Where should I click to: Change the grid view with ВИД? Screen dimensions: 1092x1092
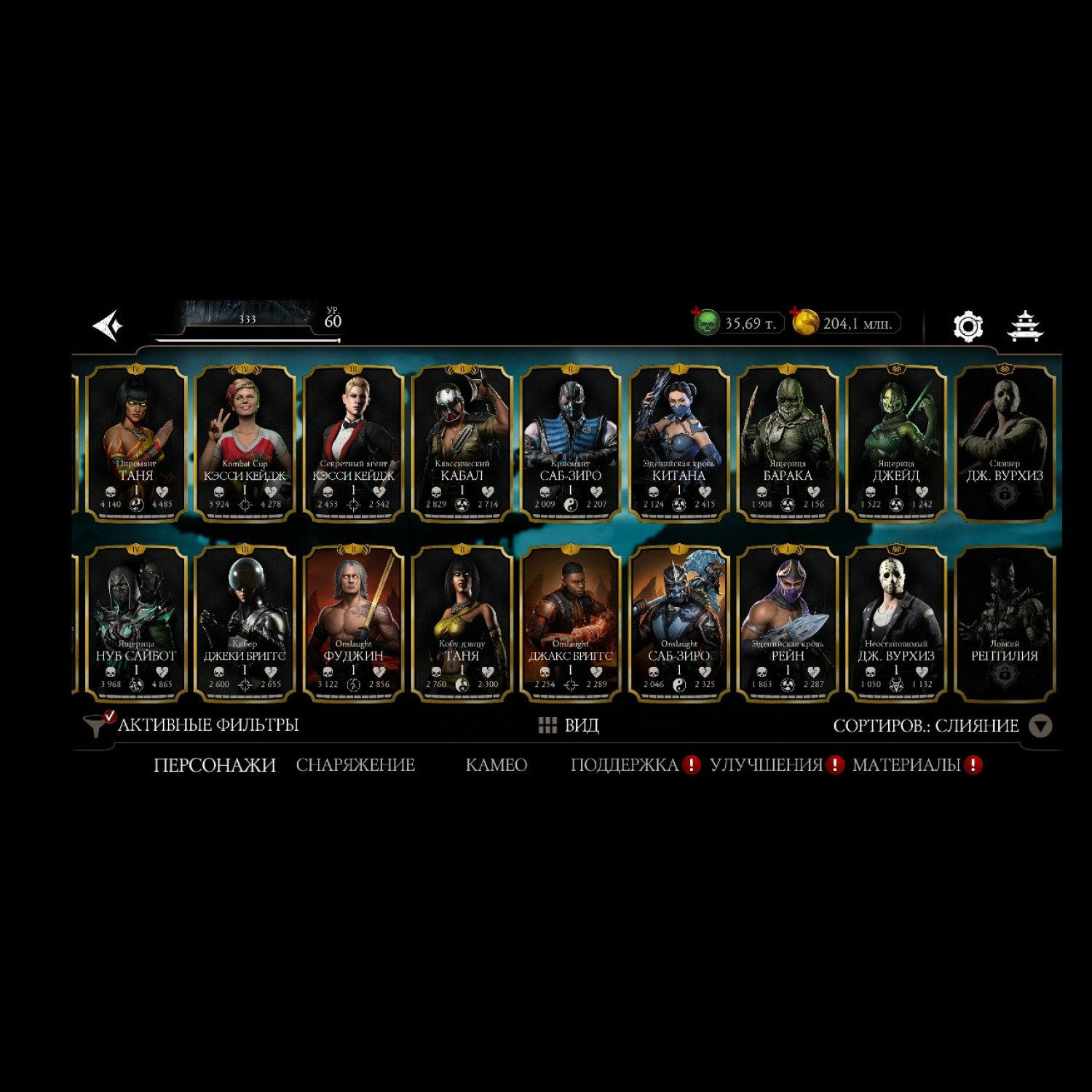point(569,726)
